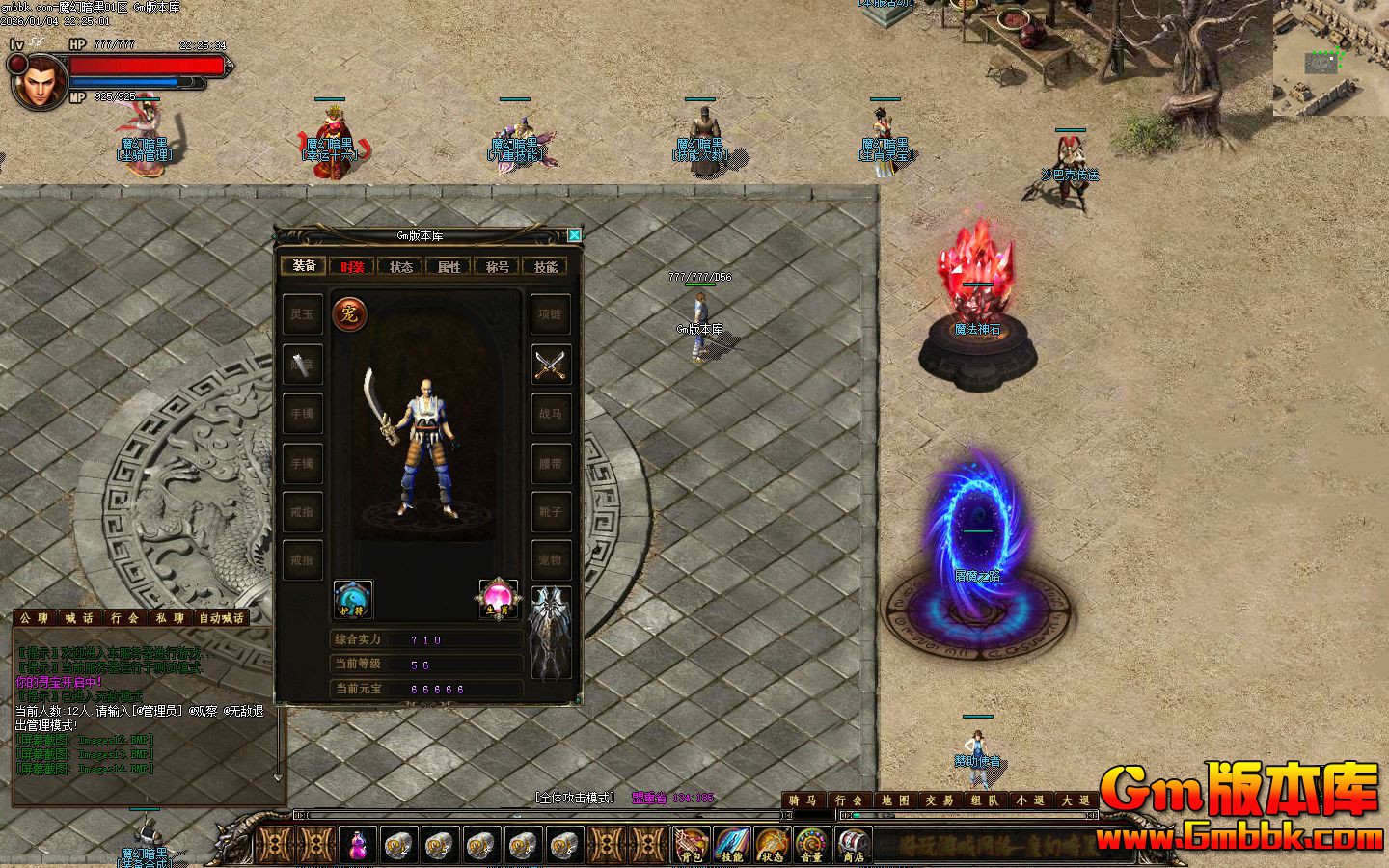Open the 技能 skills window from hotbar
1389x868 pixels.
coord(731,846)
